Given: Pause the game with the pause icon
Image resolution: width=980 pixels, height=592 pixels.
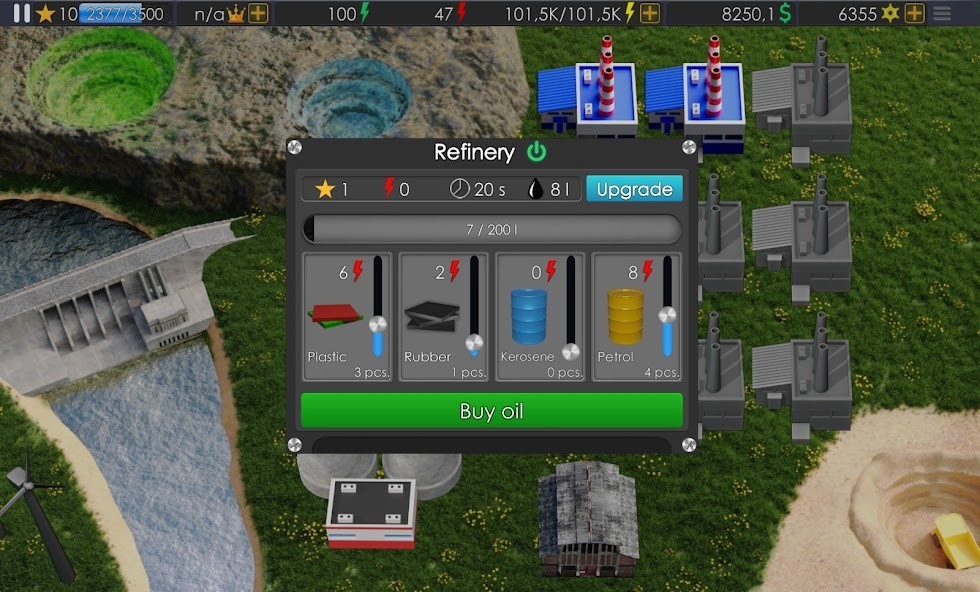Looking at the screenshot, I should (21, 13).
